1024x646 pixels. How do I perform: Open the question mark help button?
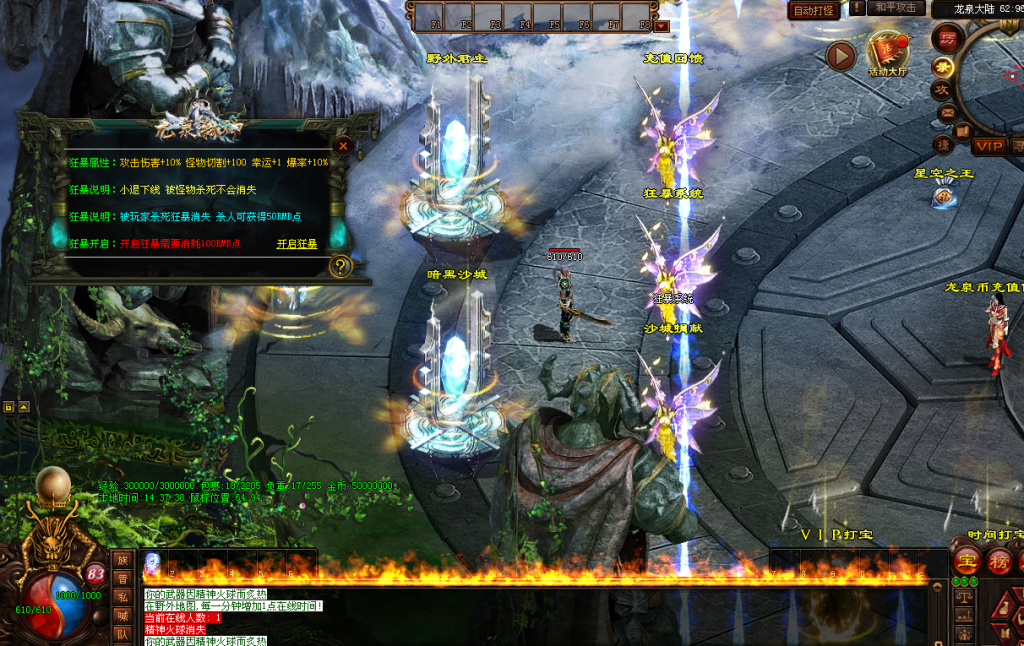[x=340, y=266]
